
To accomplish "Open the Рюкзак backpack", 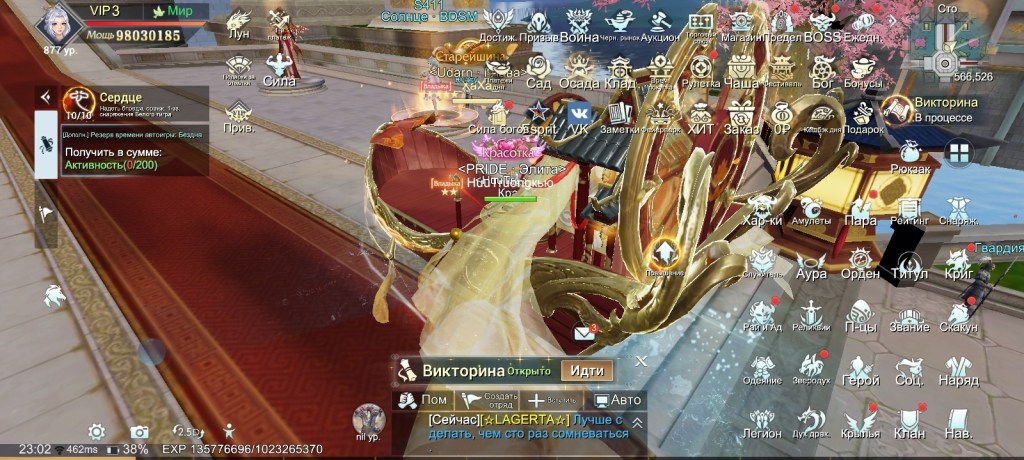I will coord(908,155).
